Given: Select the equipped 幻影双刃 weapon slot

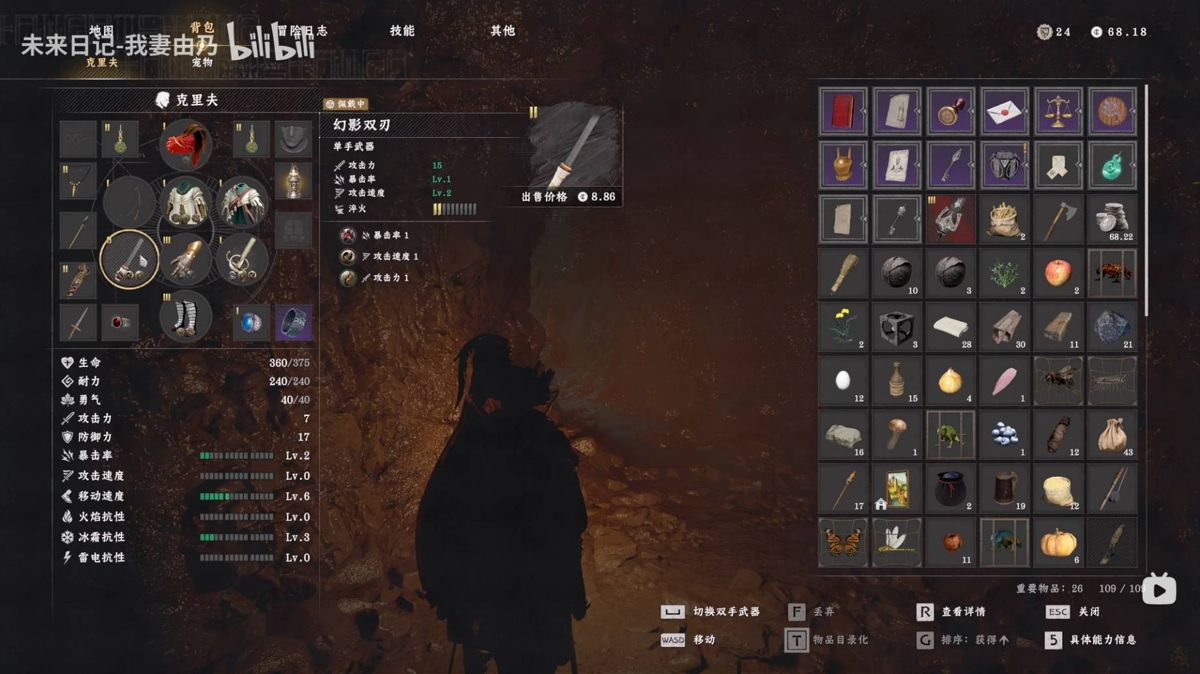Looking at the screenshot, I should point(130,259).
